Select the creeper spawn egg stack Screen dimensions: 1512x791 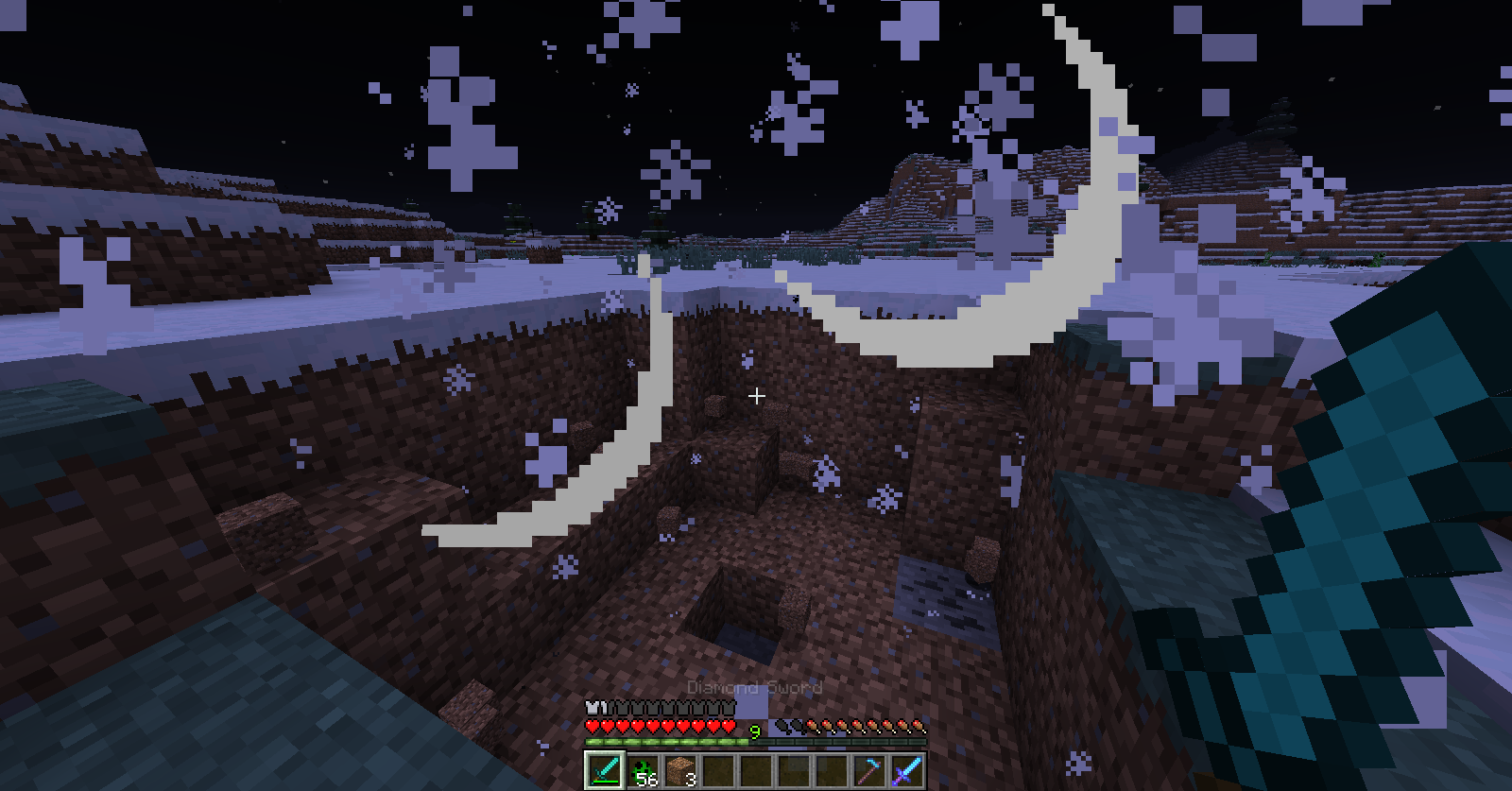pos(644,770)
